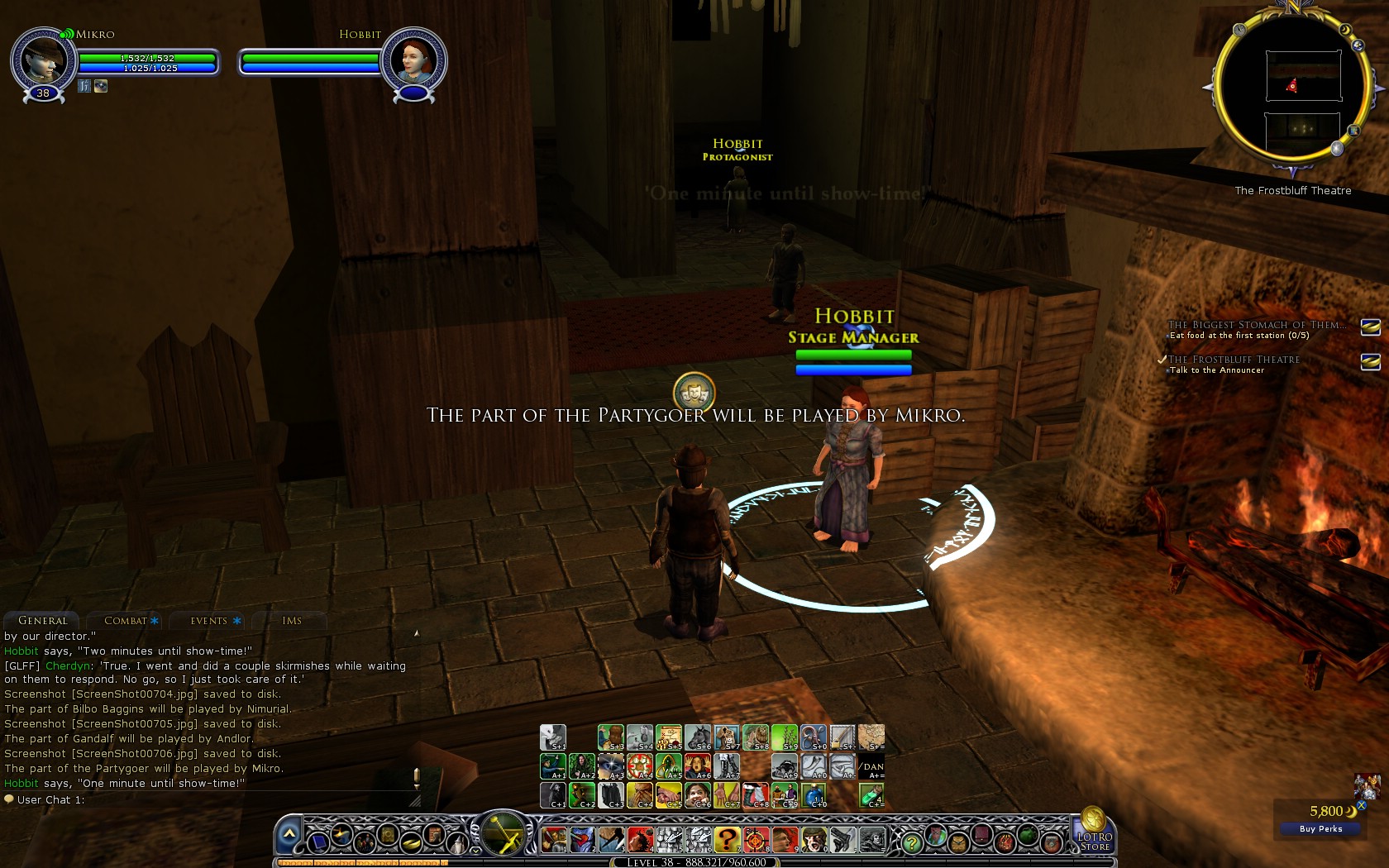Viewport: 1389px width, 868px height.
Task: Dismiss the 5,800 points notification with the X
Action: coord(1361,806)
